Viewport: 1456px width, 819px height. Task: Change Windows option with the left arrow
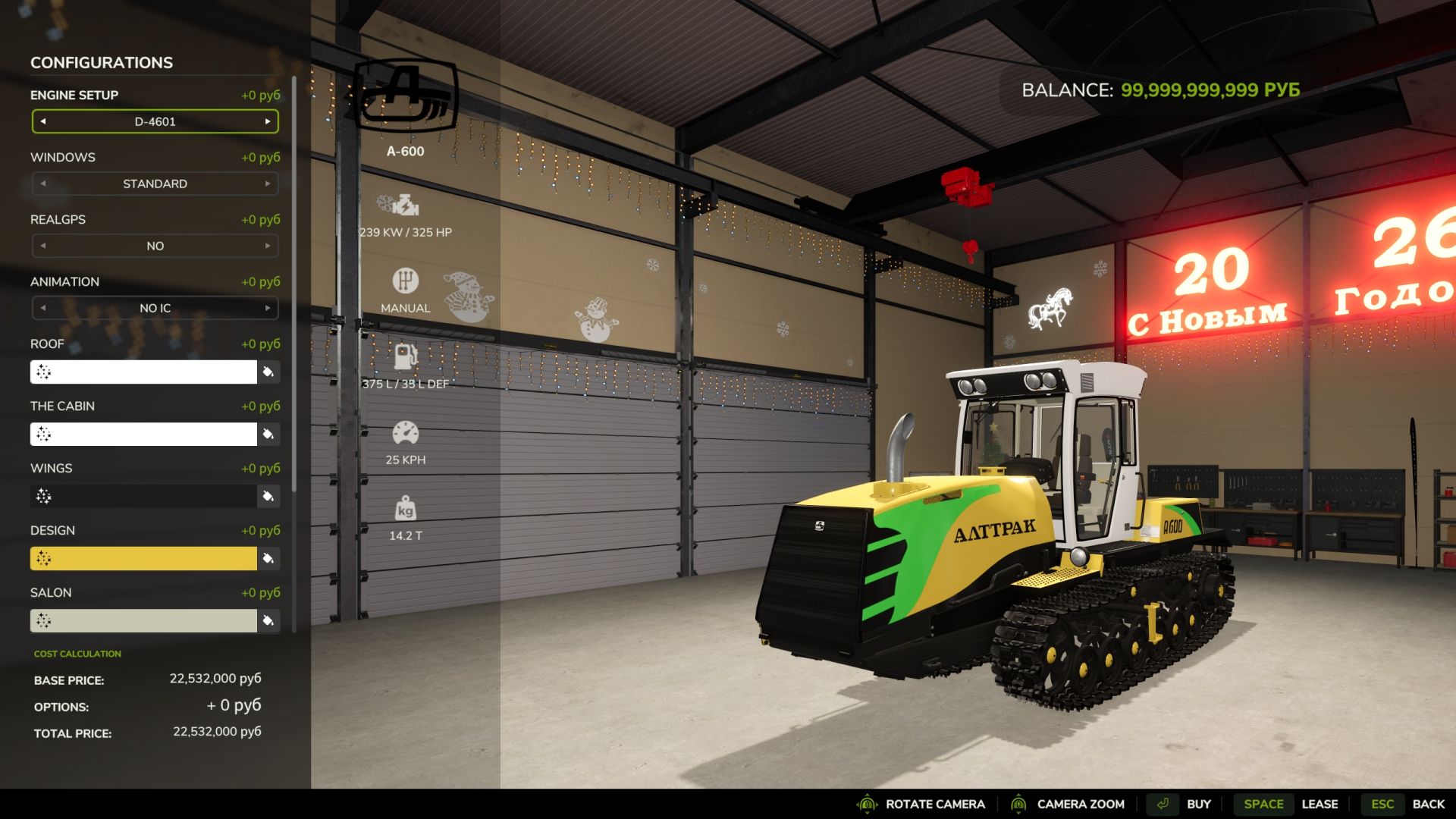click(43, 184)
